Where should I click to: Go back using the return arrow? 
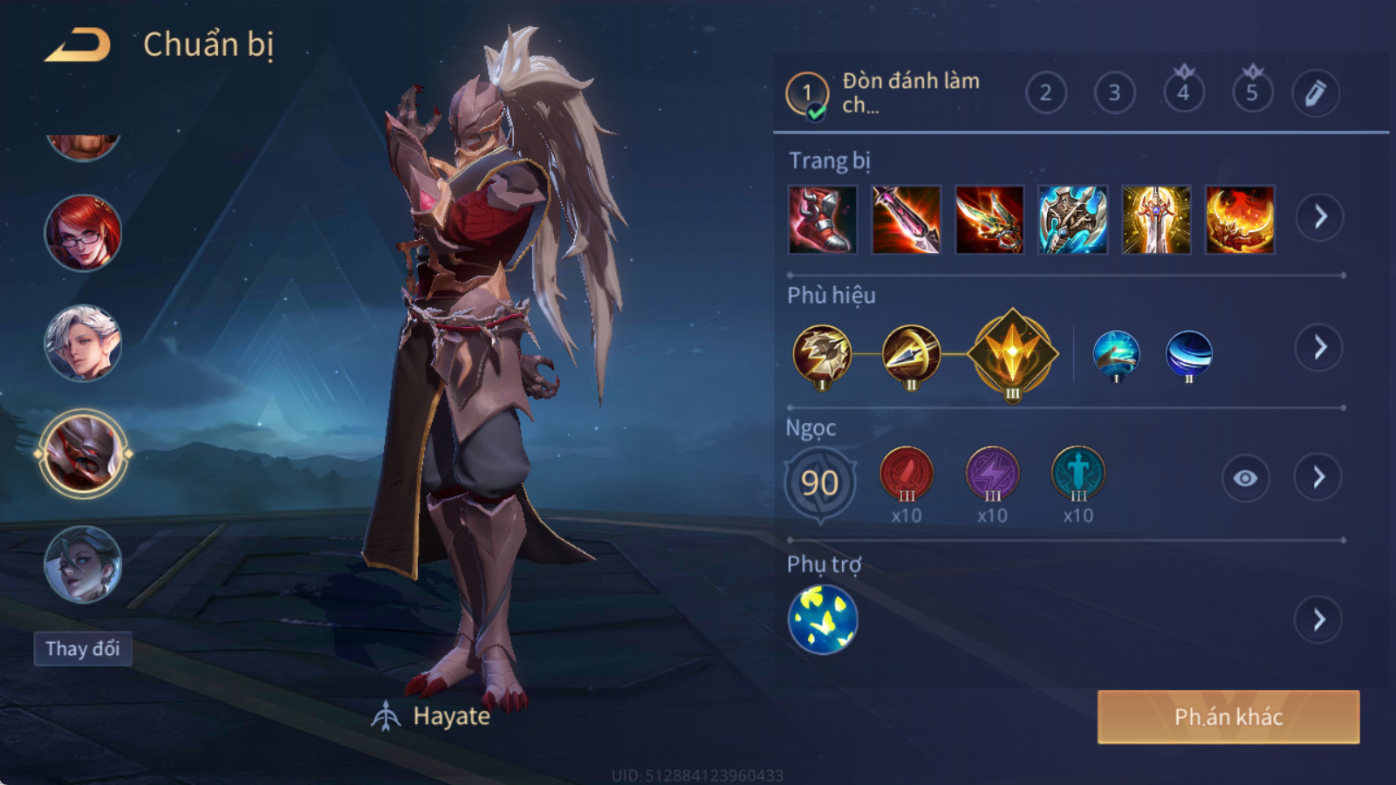pyautogui.click(x=77, y=45)
